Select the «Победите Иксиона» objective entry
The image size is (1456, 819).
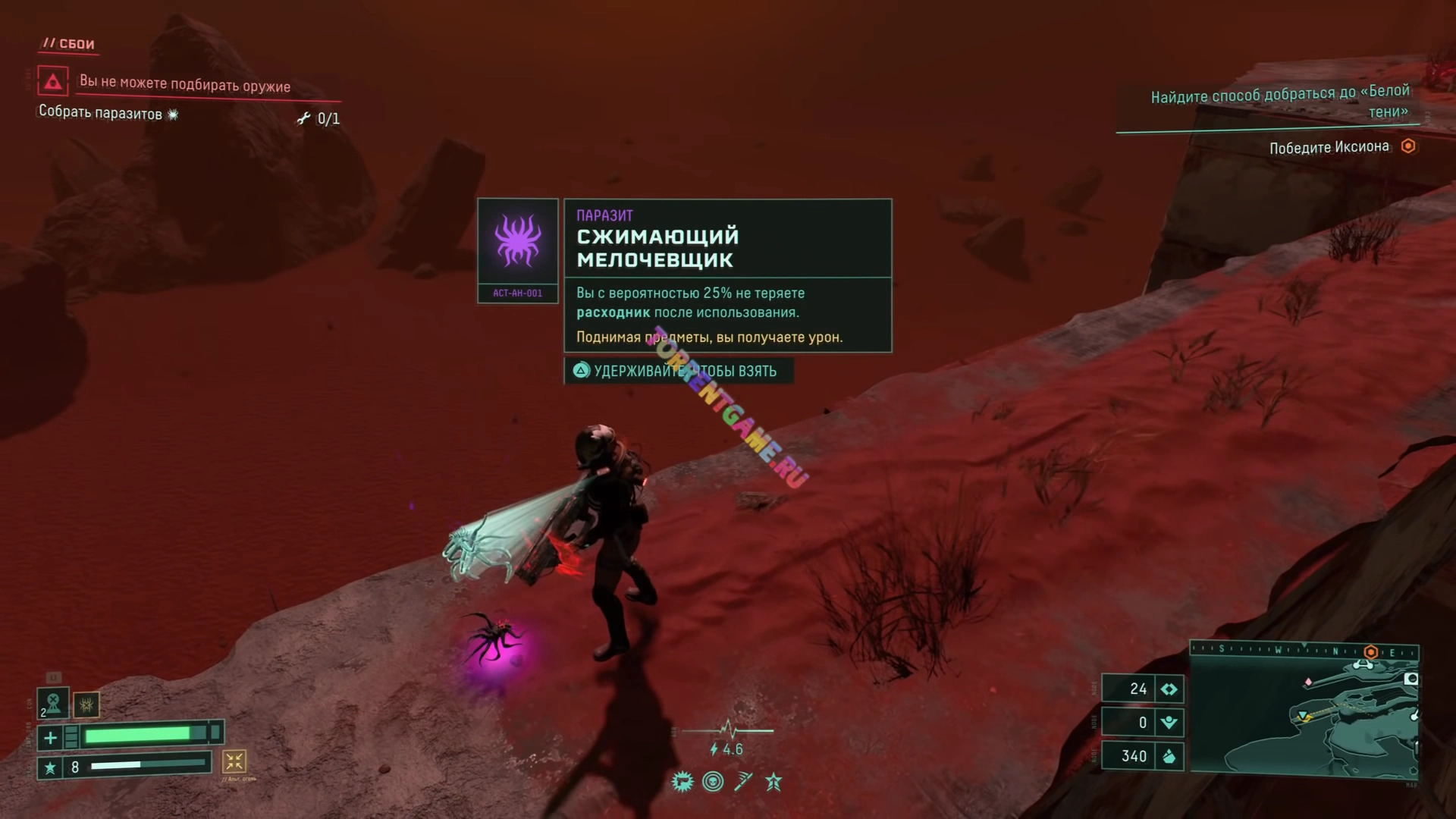click(x=1329, y=147)
